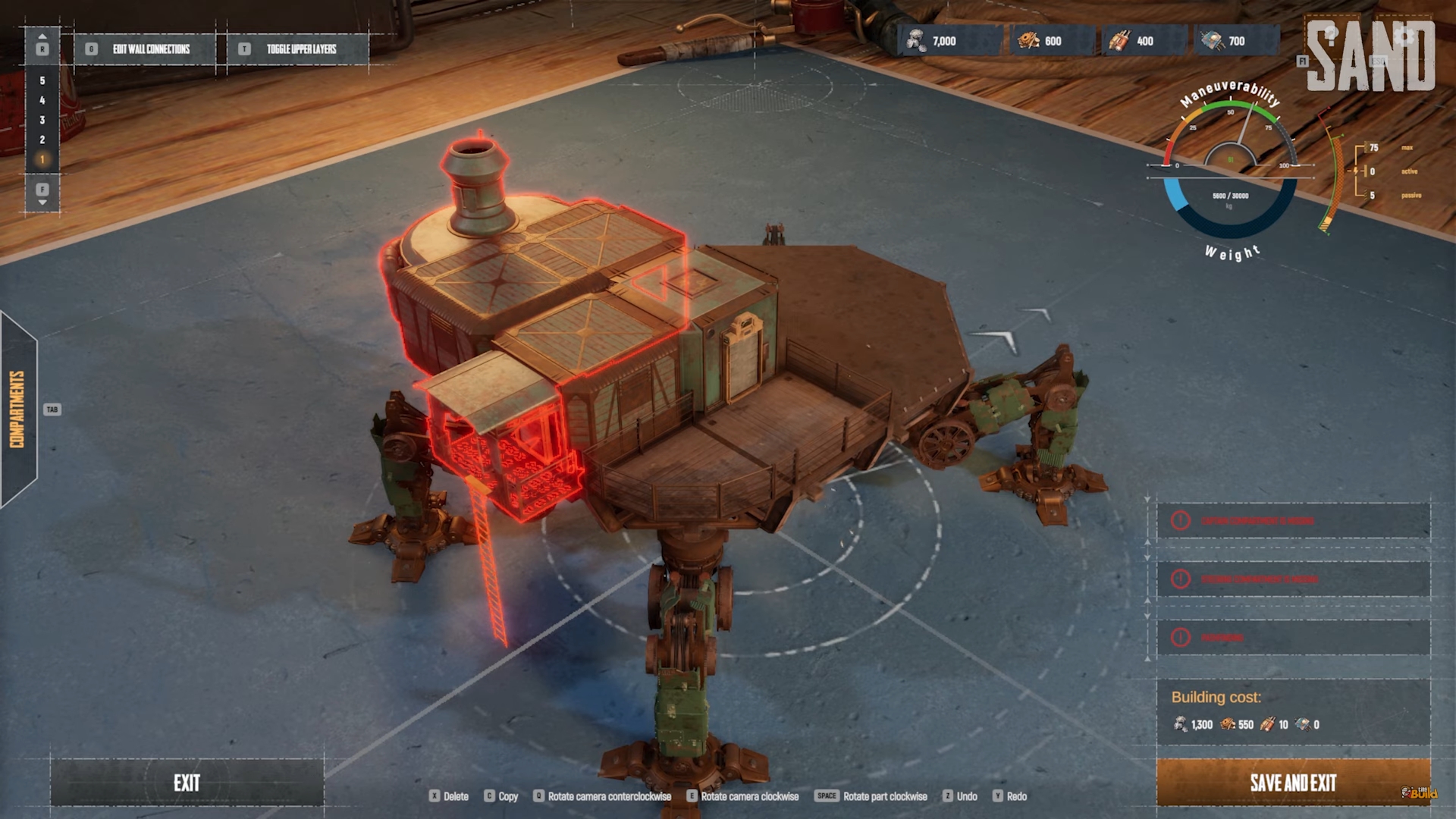Open the Compartments side panel
Image resolution: width=1456 pixels, height=819 pixels.
pyautogui.click(x=18, y=409)
